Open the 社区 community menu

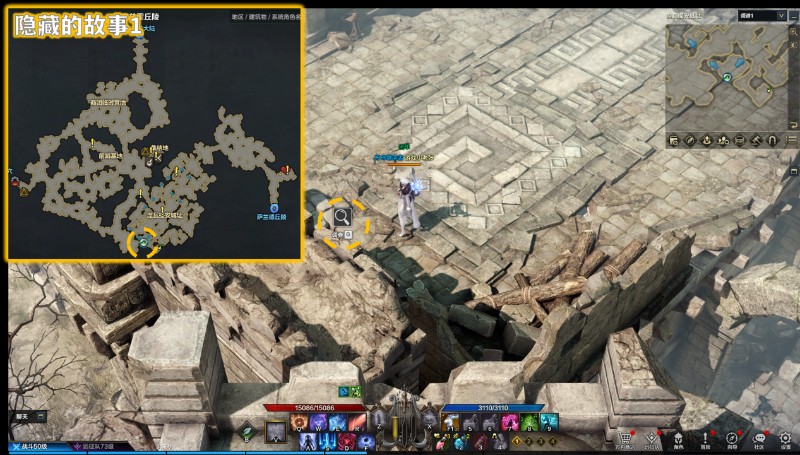click(x=759, y=438)
